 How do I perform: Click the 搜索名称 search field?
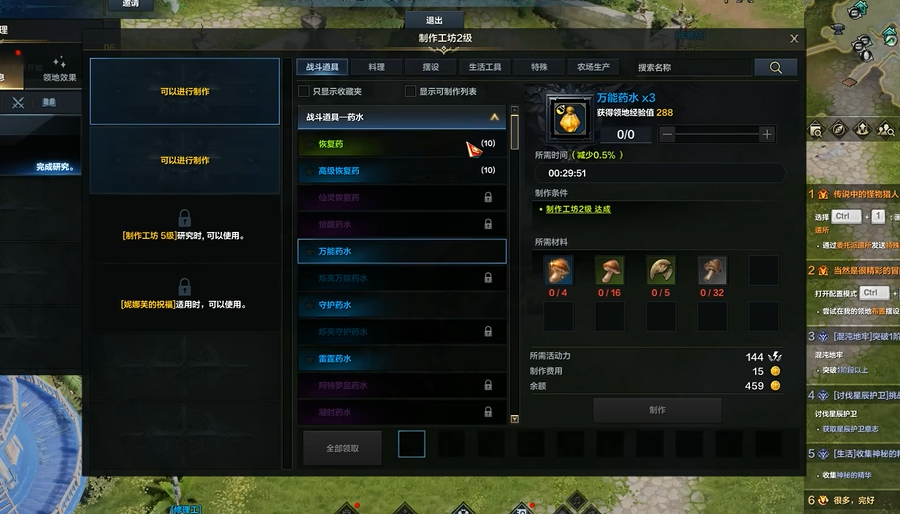[x=693, y=67]
